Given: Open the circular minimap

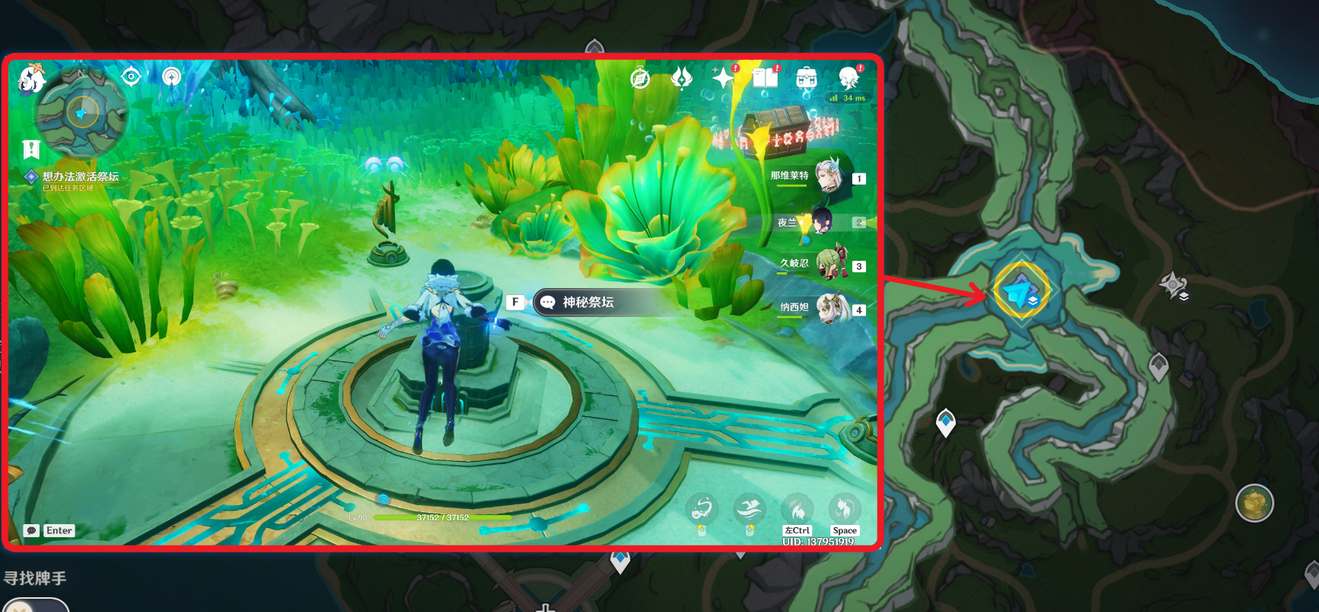Looking at the screenshot, I should (x=81, y=111).
